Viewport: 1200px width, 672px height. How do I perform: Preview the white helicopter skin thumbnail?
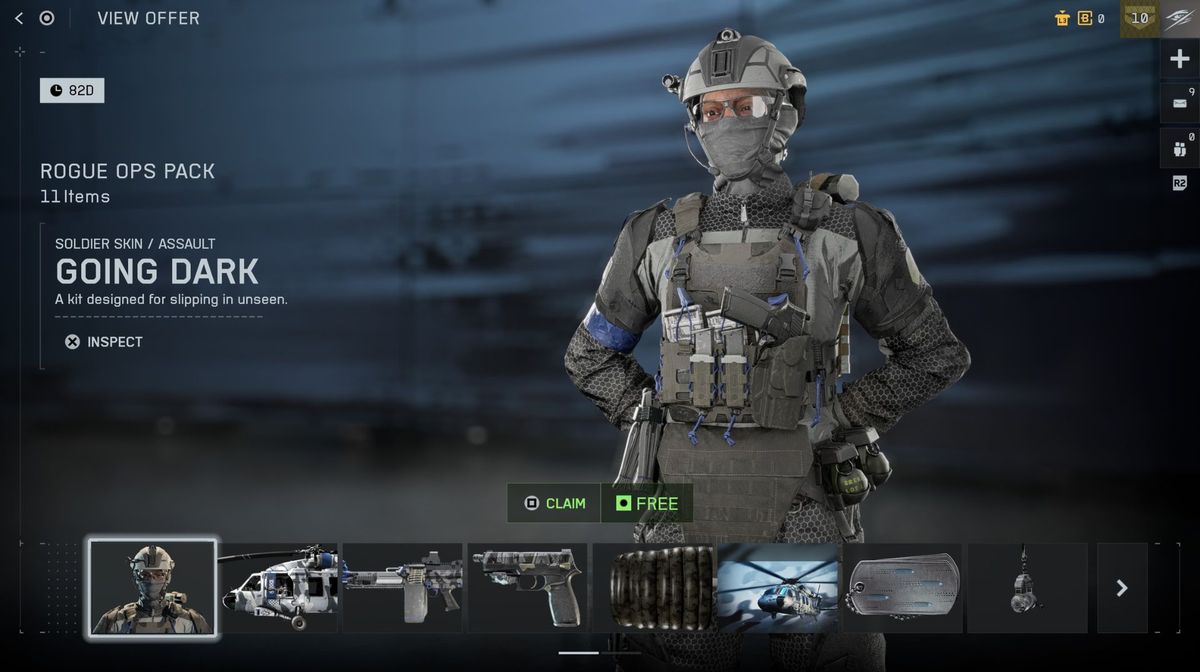(x=279, y=587)
